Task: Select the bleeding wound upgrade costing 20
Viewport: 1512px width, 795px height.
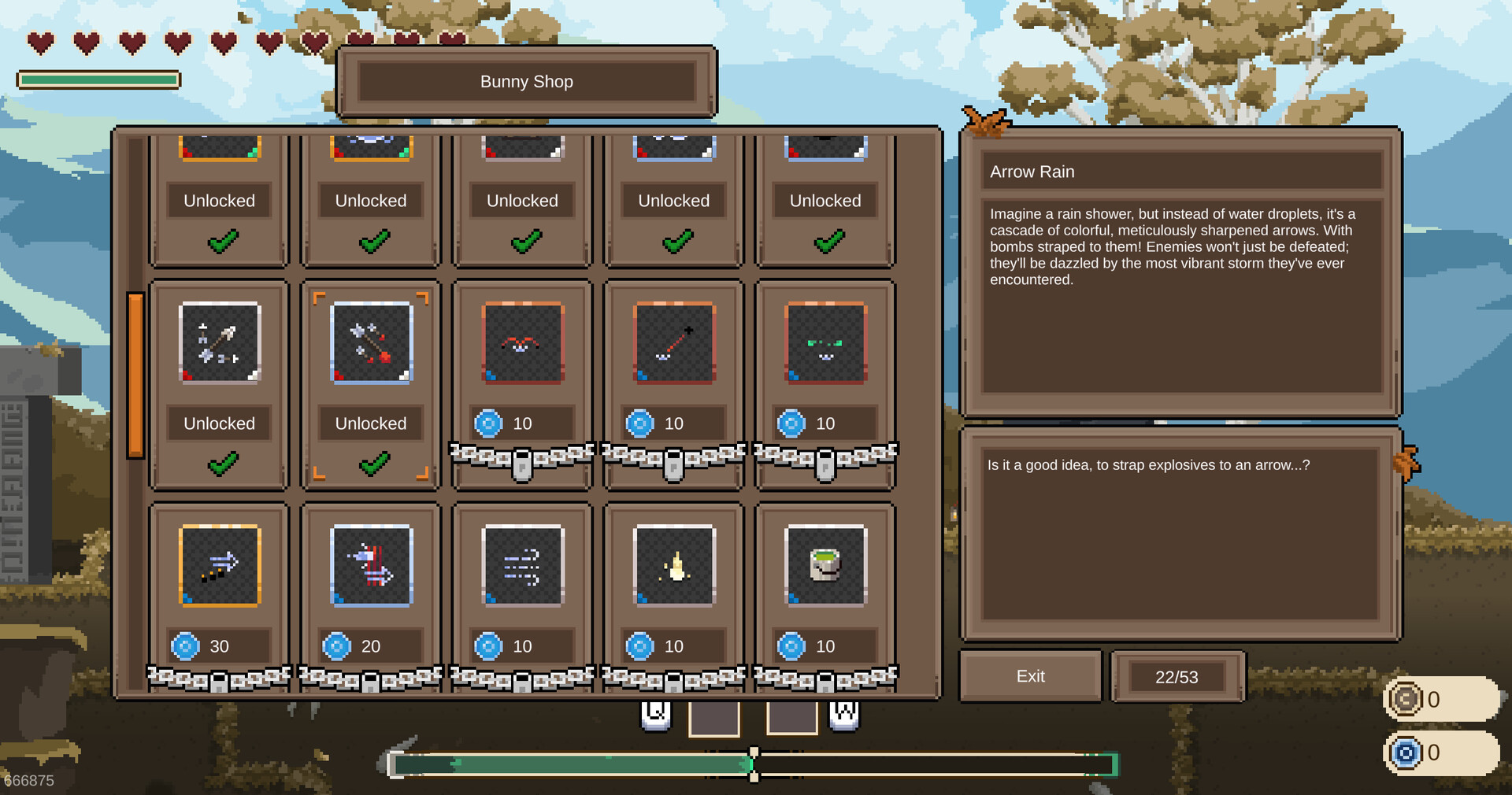Action: point(370,566)
